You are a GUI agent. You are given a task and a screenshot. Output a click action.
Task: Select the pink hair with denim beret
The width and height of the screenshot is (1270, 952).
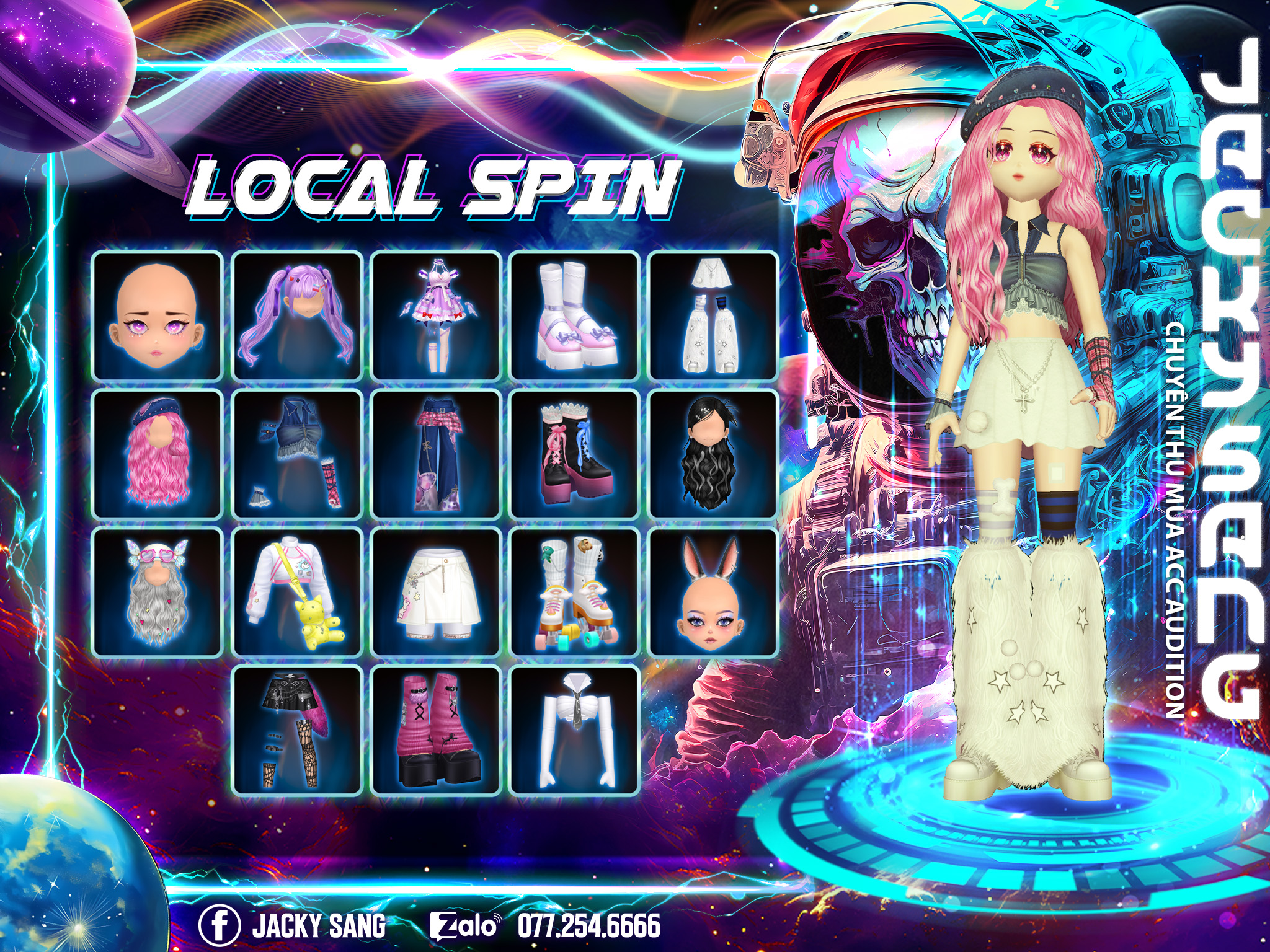pyautogui.click(x=158, y=454)
